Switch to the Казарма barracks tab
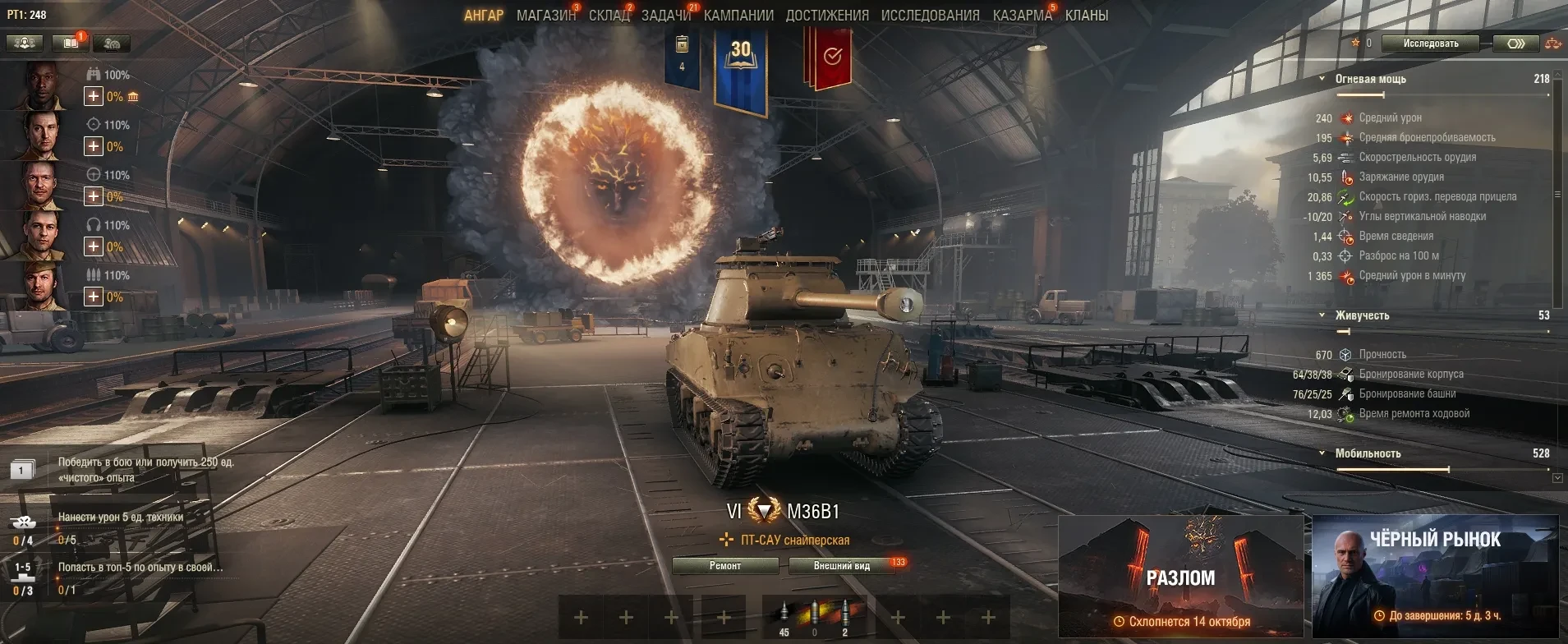This screenshot has height=644, width=1568. point(1022,16)
